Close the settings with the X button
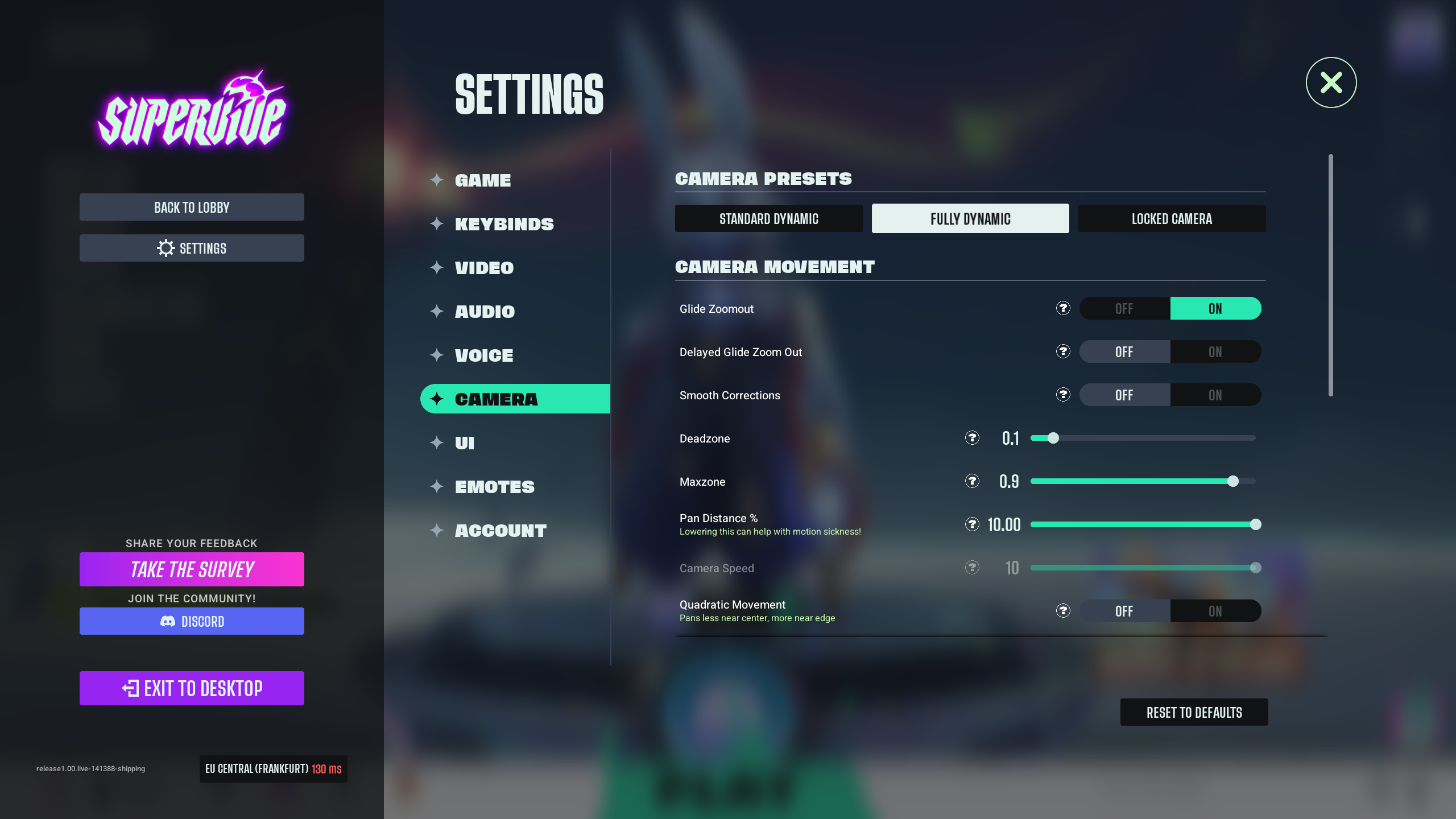The image size is (1456, 819). point(1331,82)
